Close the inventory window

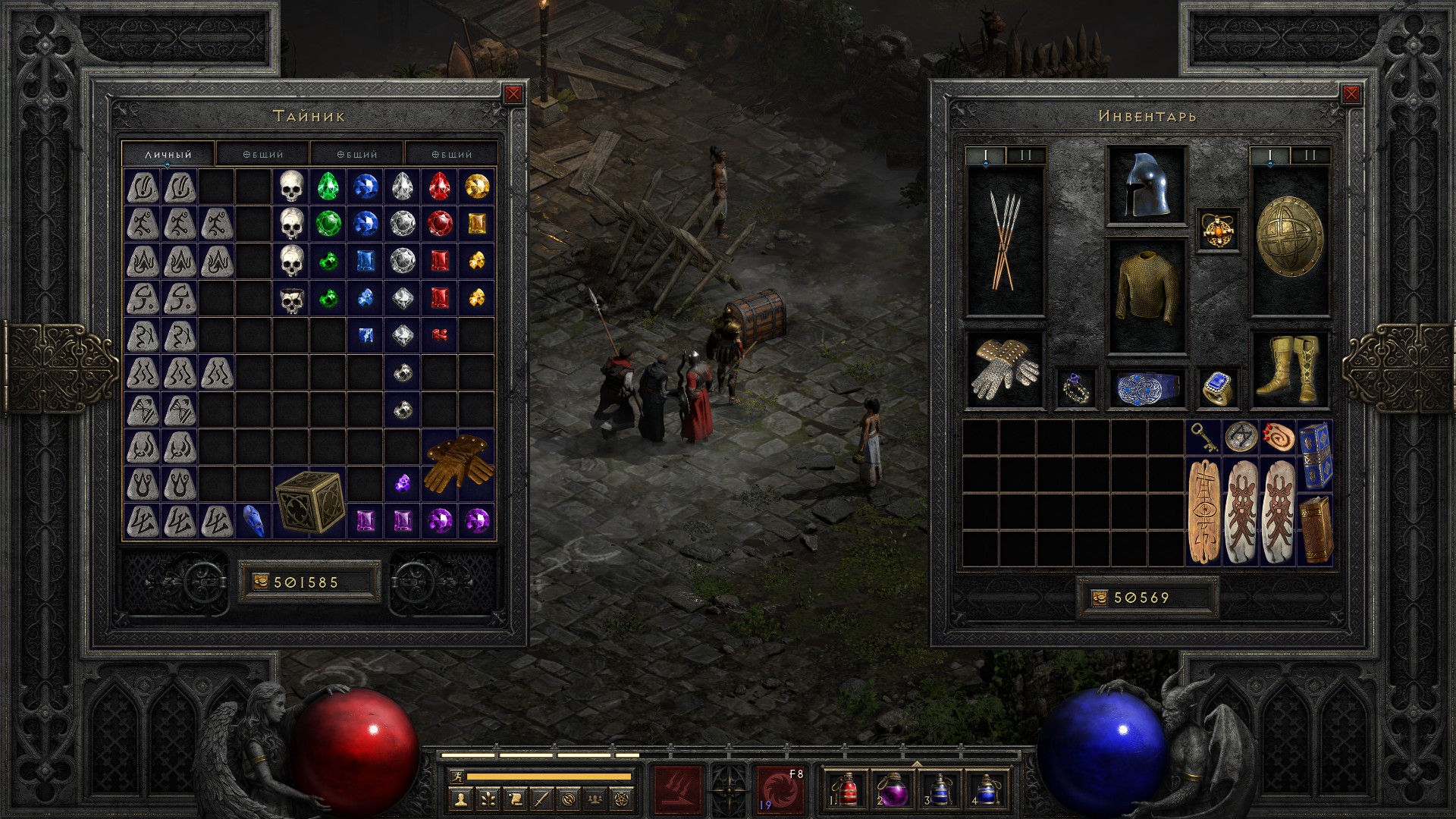1351,94
